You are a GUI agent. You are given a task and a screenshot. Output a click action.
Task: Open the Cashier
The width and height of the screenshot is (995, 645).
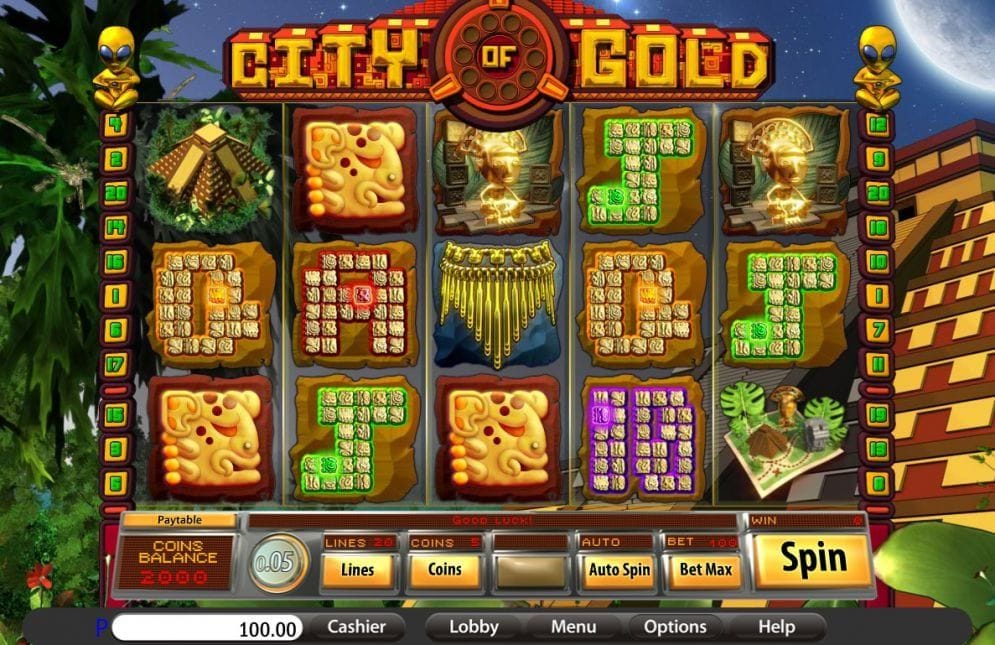point(365,627)
